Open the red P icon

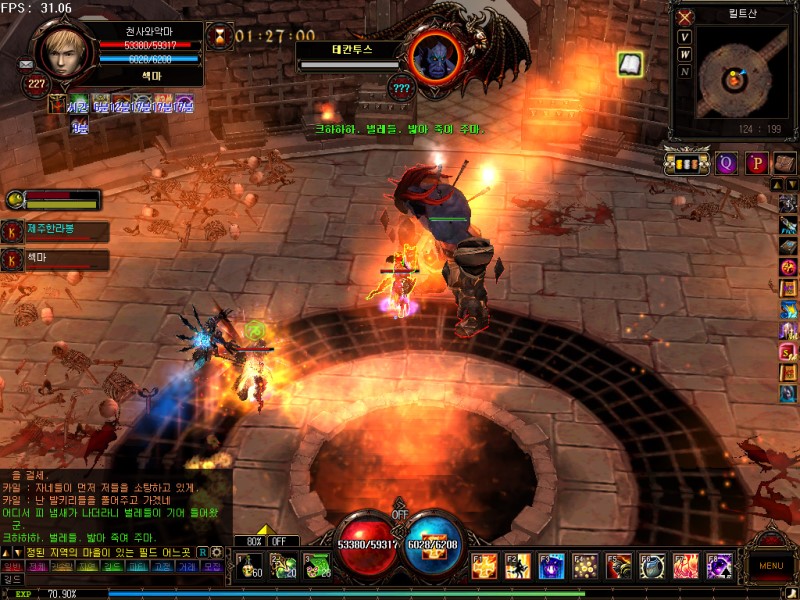click(756, 162)
